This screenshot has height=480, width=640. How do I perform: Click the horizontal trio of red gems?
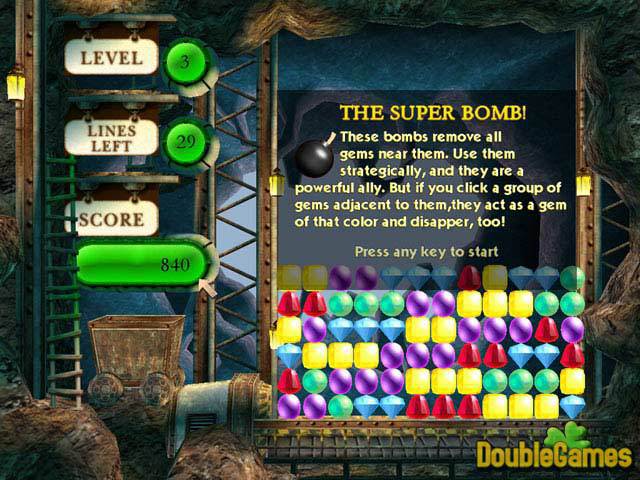tap(443, 405)
